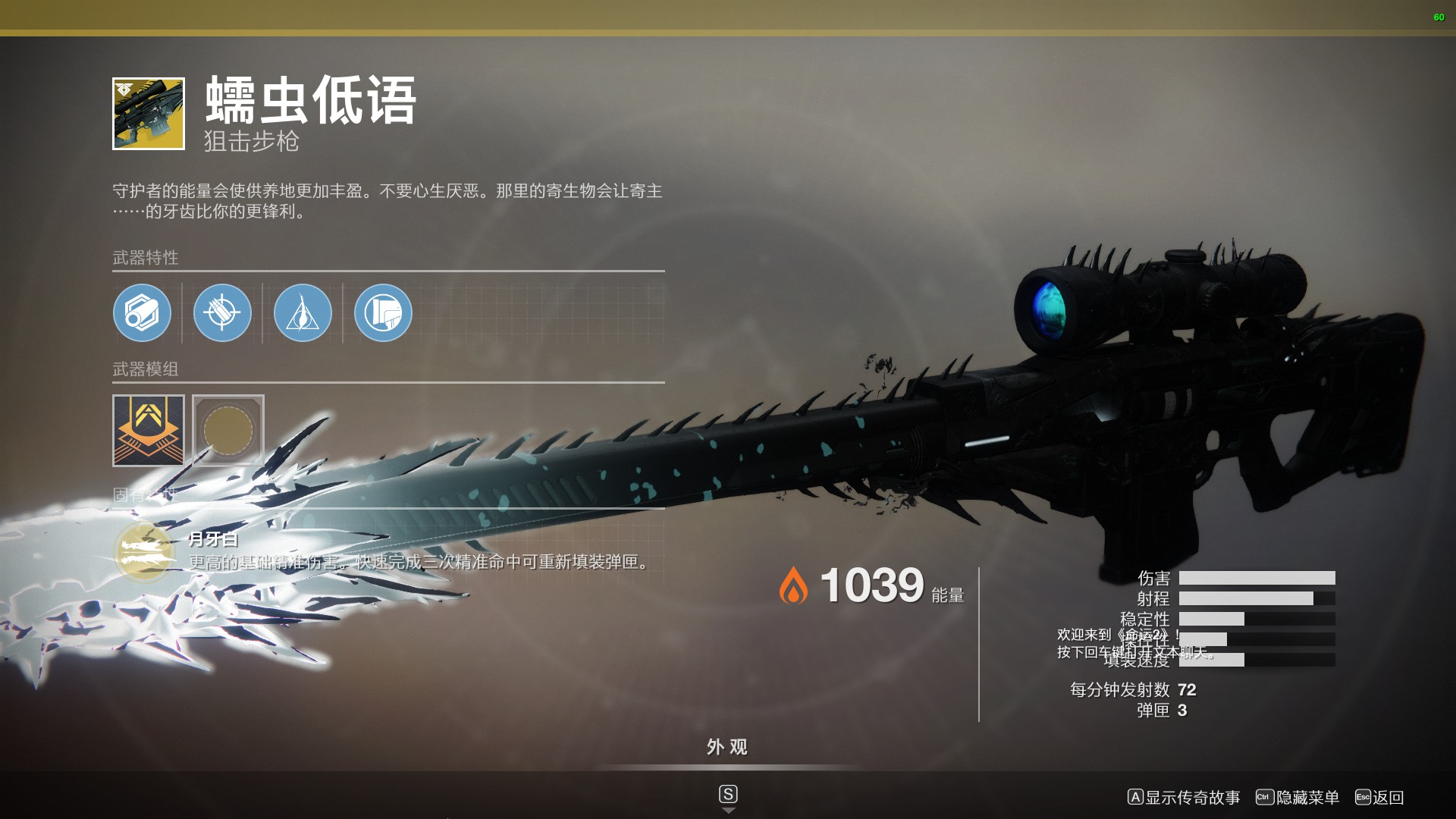Select the crosshair-and-bullet magazine perk icon
The width and height of the screenshot is (1456, 819).
click(x=222, y=312)
